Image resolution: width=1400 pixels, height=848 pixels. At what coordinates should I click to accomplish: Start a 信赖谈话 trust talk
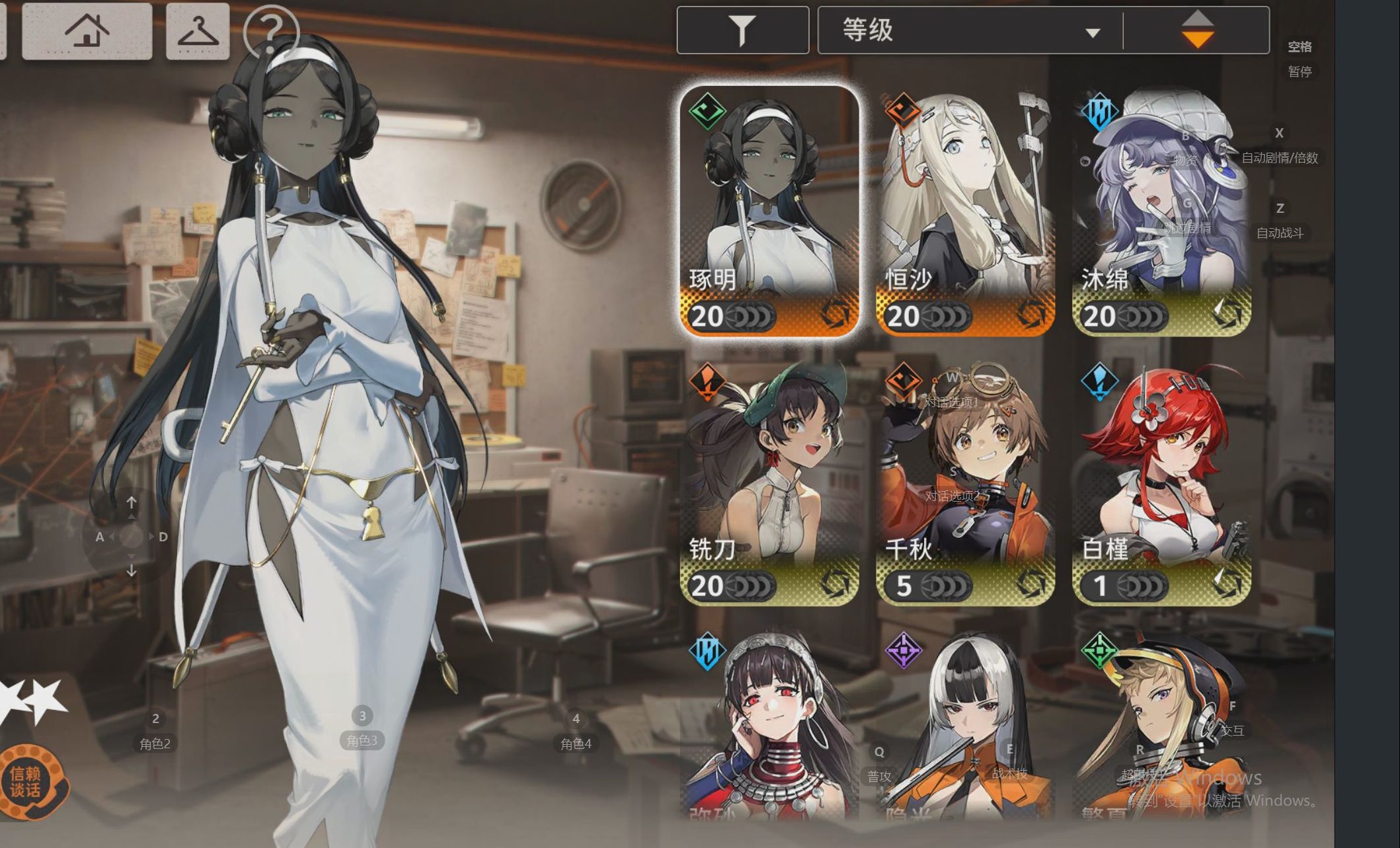(26, 781)
